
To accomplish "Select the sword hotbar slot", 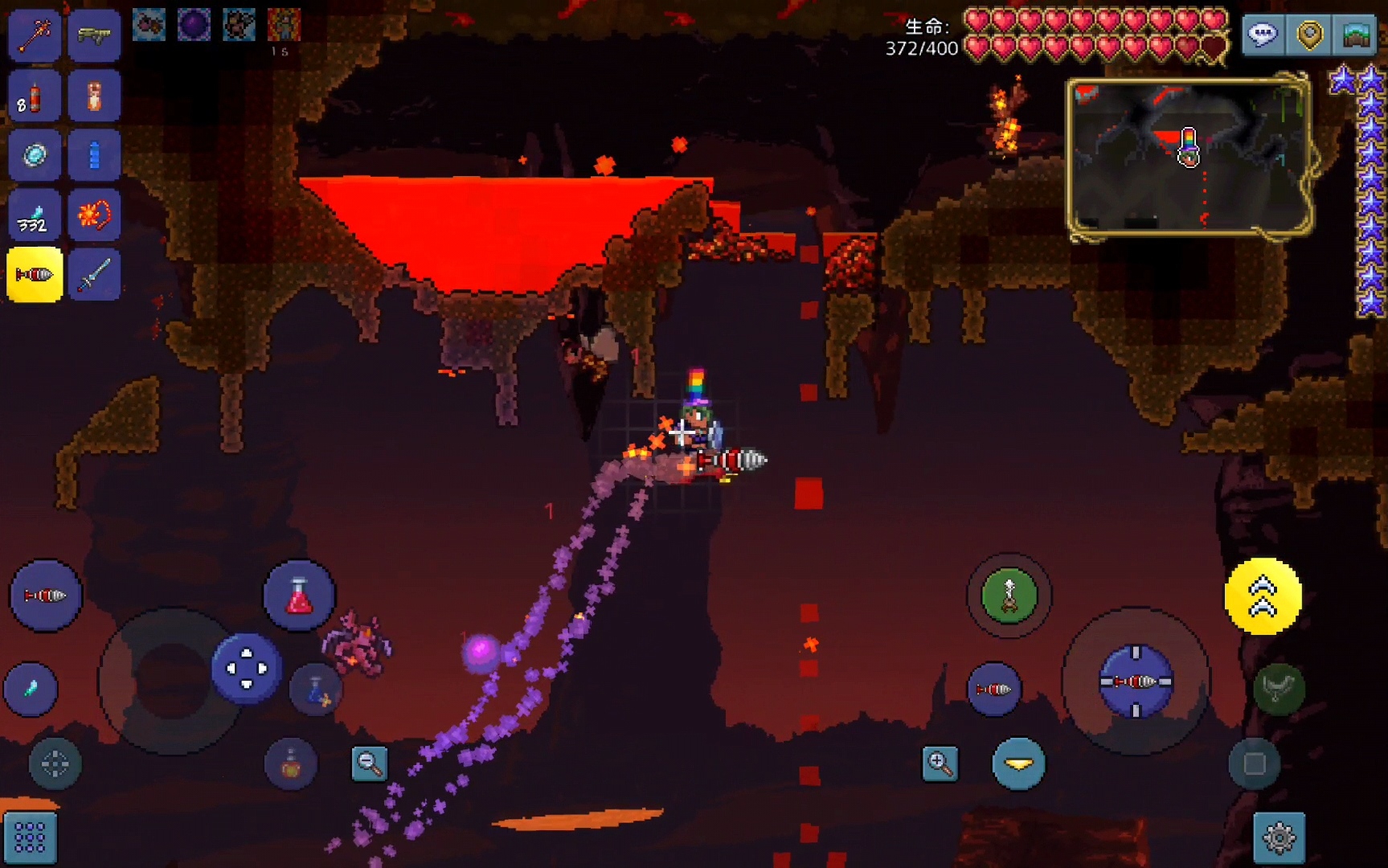I will pos(94,275).
